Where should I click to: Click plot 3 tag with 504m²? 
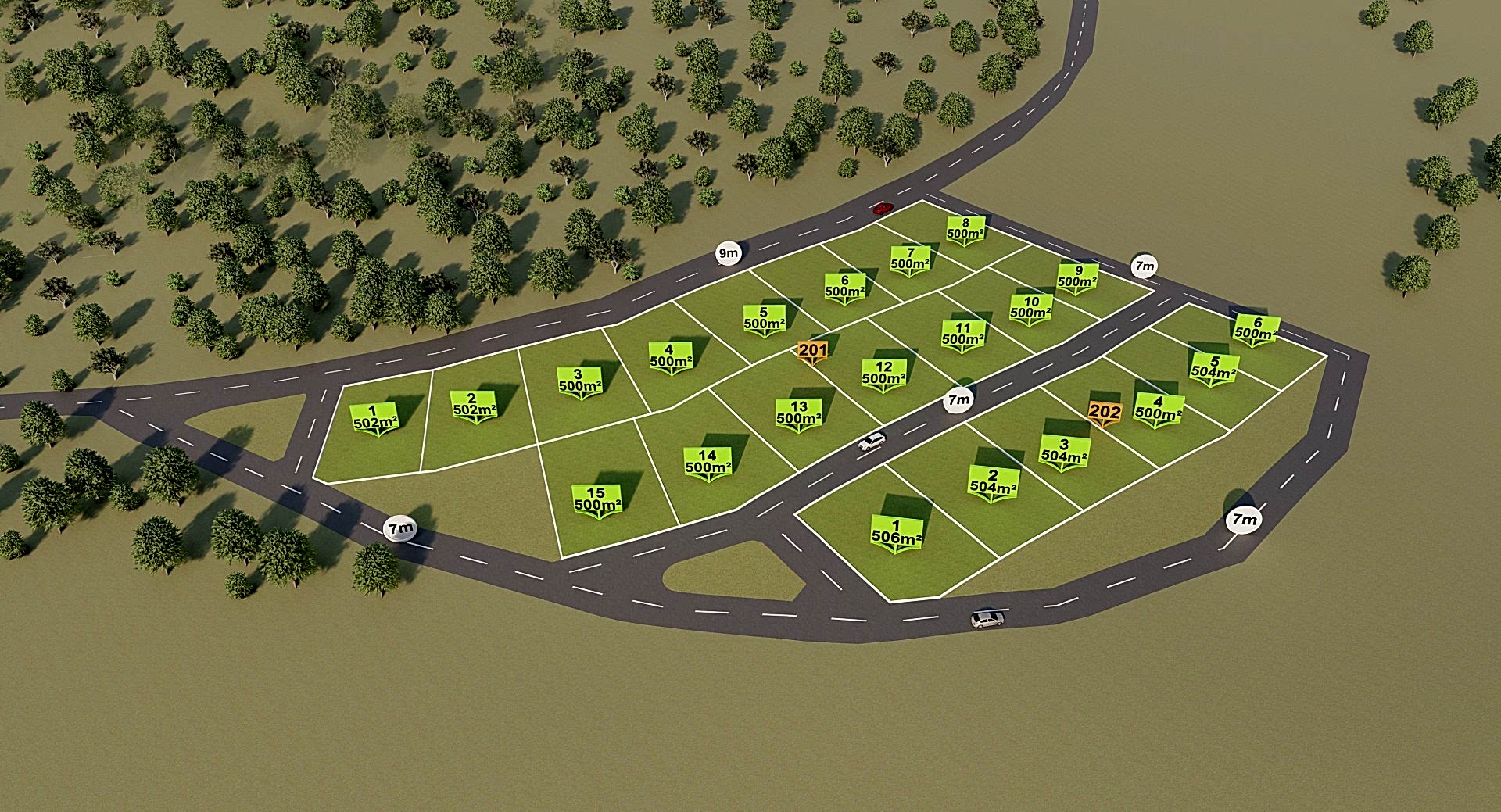[x=1064, y=452]
